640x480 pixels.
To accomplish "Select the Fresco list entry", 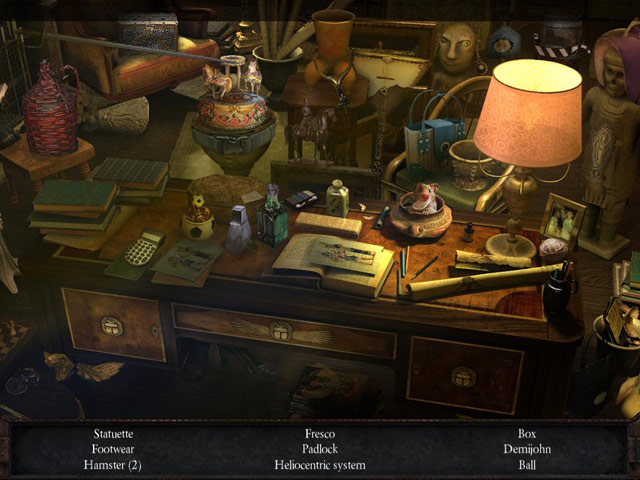I will (x=320, y=434).
